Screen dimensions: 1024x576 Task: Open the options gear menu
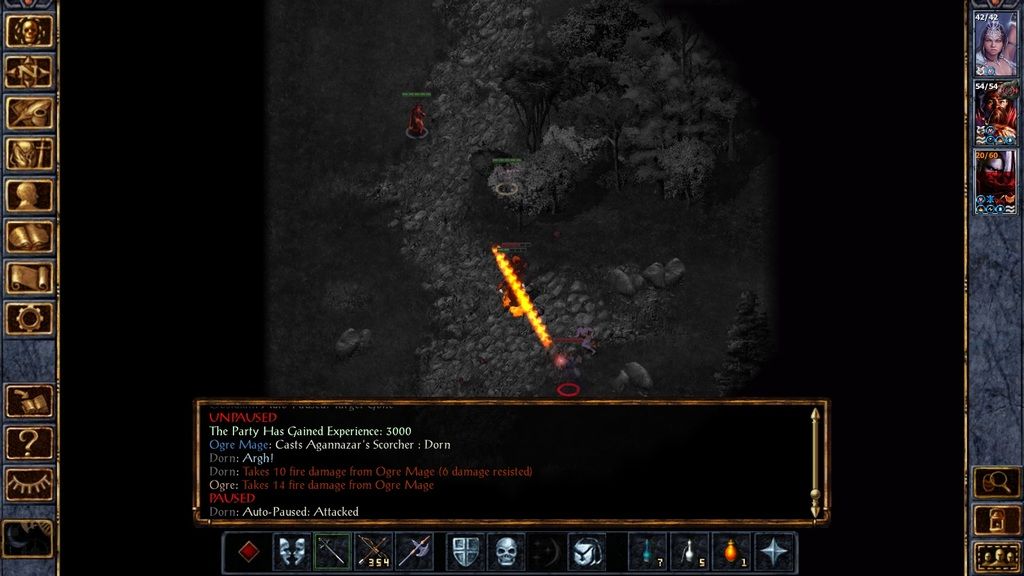[29, 318]
